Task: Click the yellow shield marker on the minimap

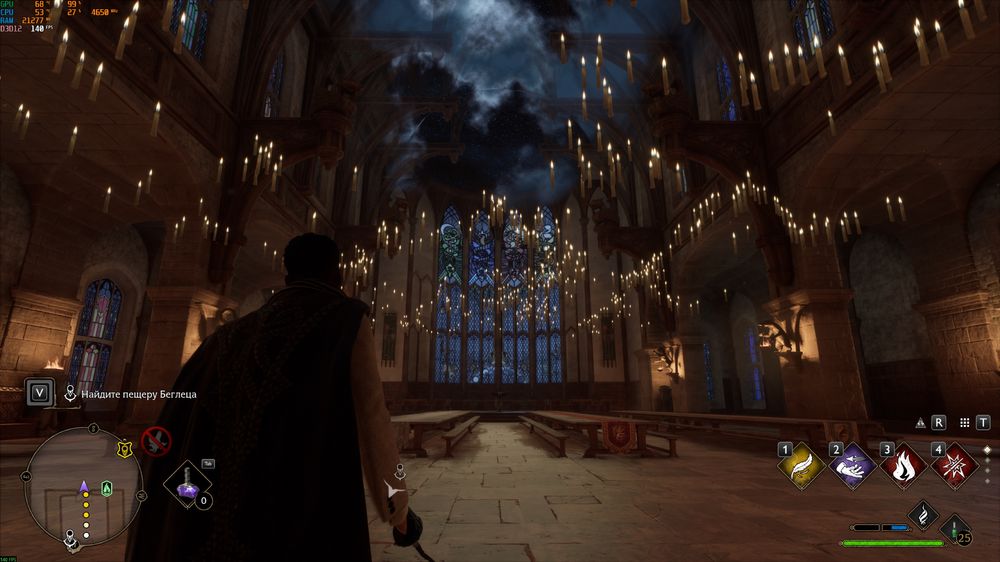Action: tap(125, 450)
